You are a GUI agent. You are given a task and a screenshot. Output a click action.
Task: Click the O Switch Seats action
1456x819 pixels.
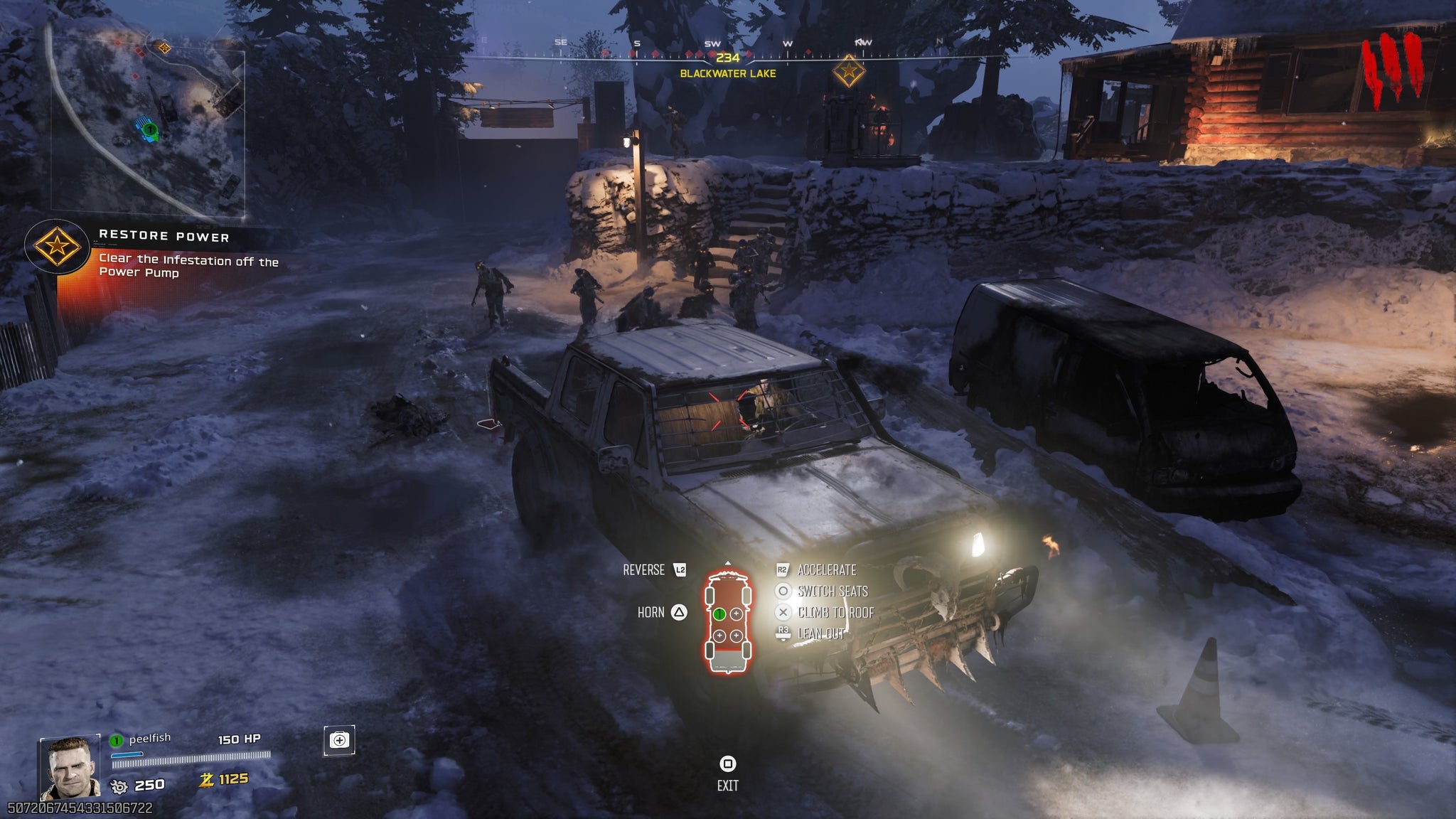tap(783, 592)
